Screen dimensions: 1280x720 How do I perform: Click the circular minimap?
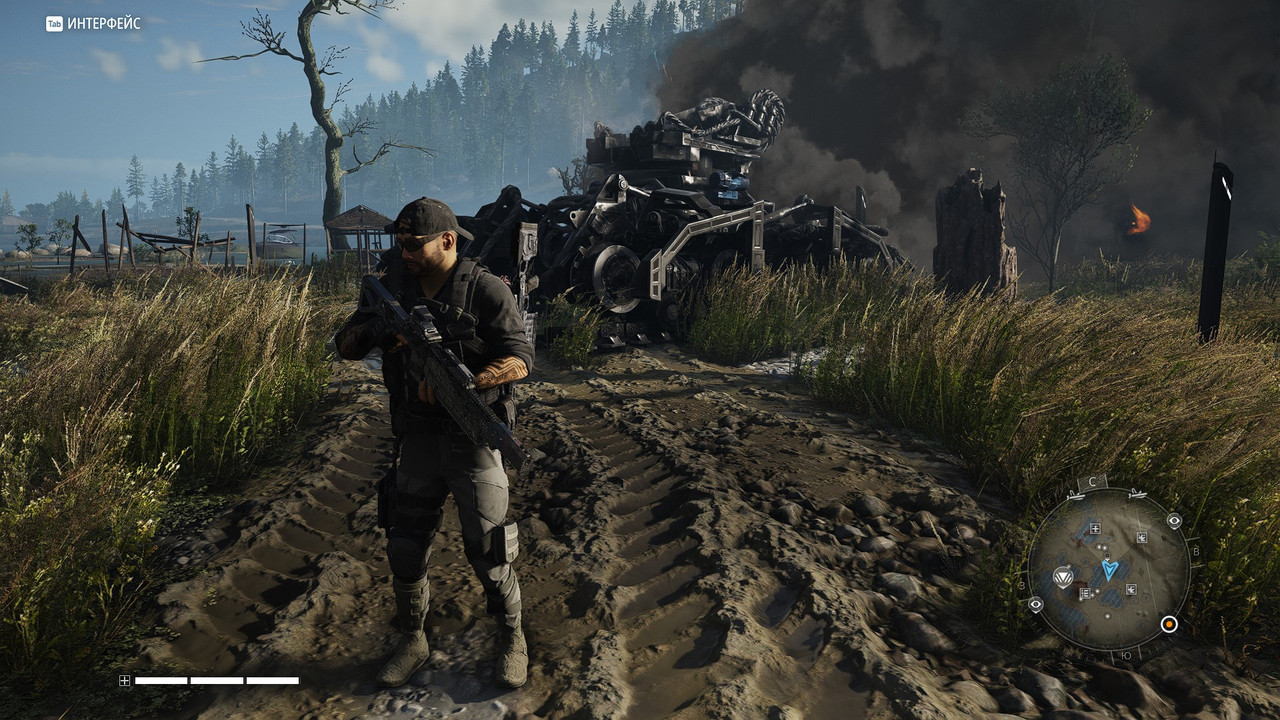click(x=1108, y=569)
